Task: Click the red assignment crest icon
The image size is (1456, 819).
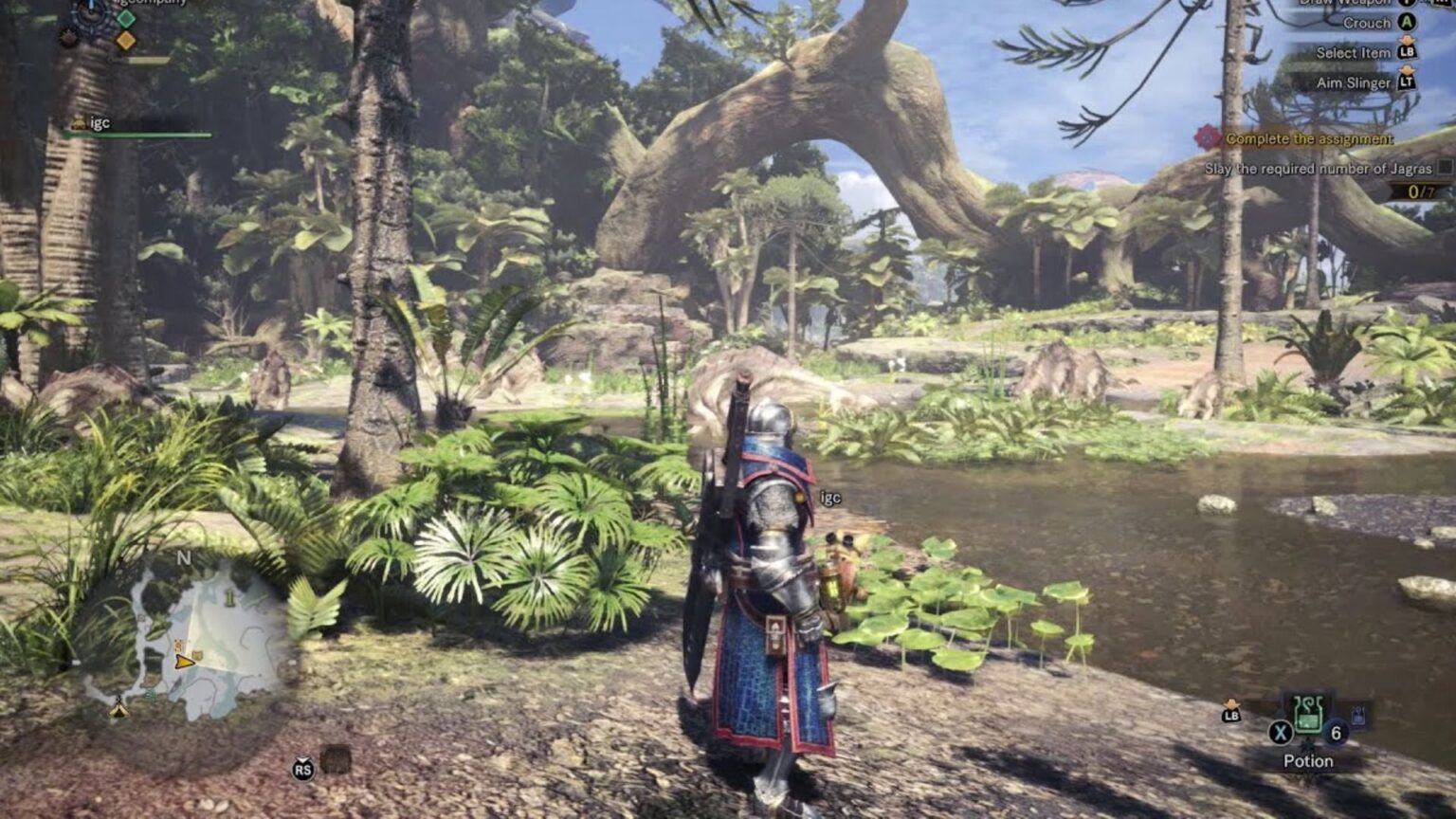Action: (1207, 137)
